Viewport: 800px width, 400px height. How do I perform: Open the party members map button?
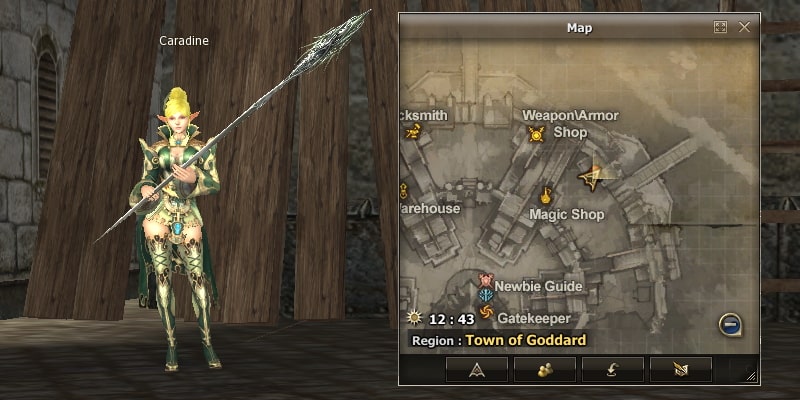(x=545, y=369)
